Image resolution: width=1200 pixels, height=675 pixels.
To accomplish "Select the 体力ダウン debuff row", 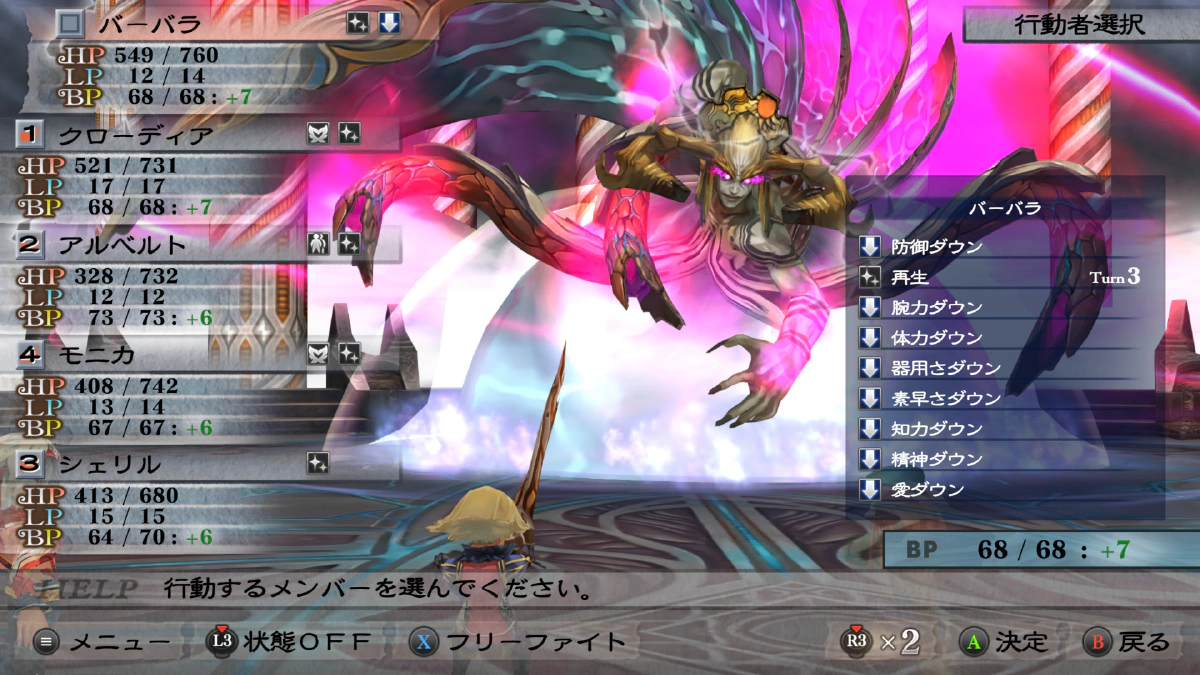I will coord(936,338).
